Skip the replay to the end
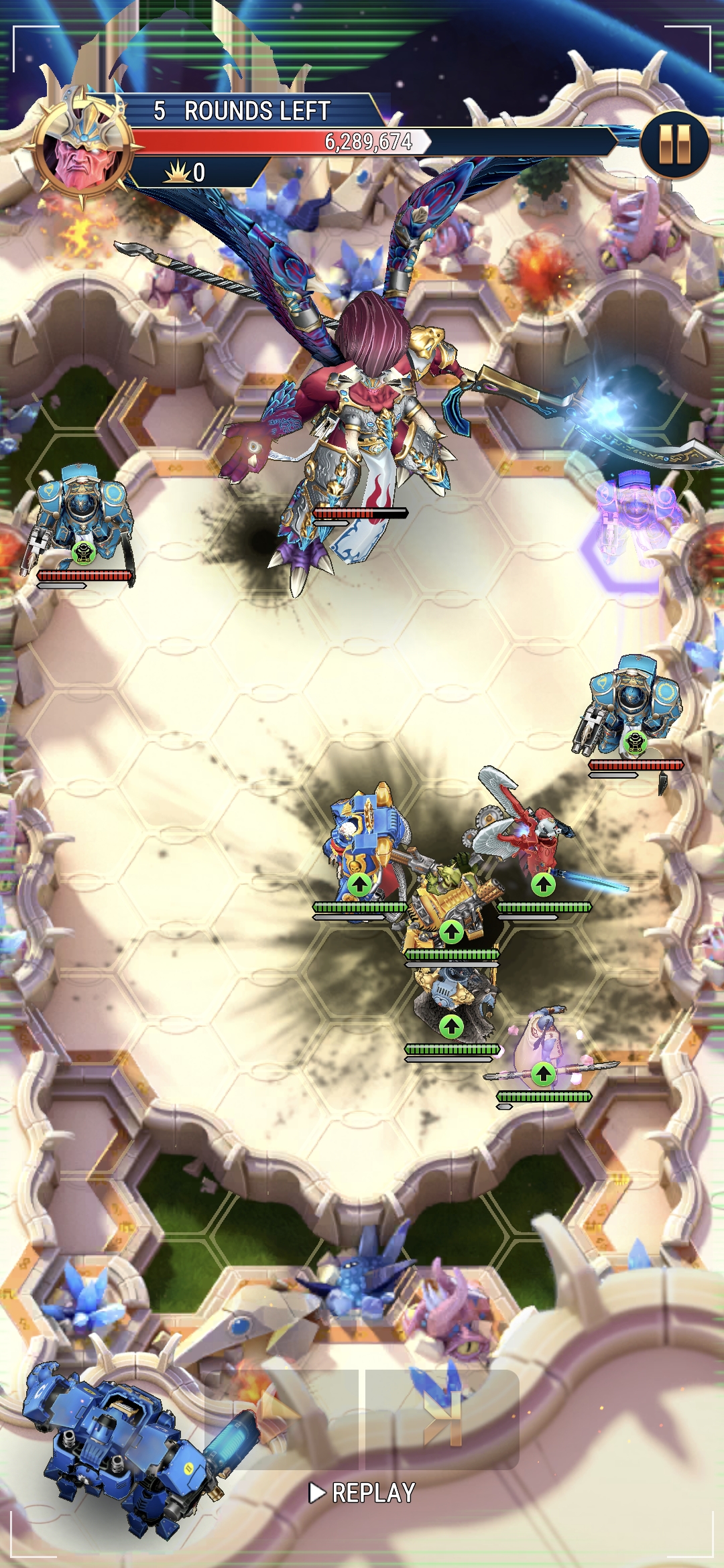The image size is (724, 1568). click(442, 1418)
